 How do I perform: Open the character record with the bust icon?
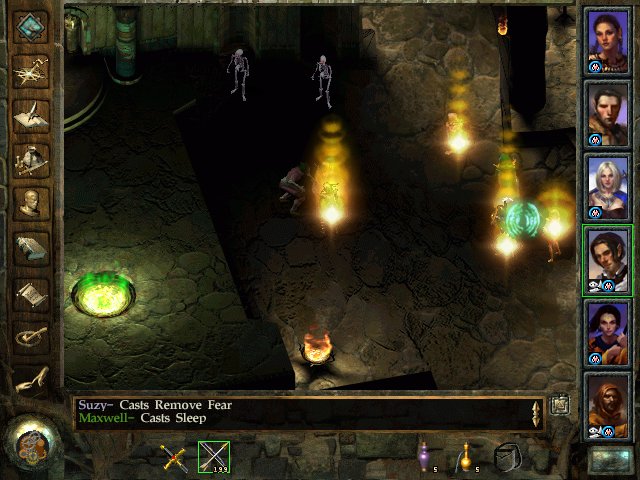tap(31, 203)
